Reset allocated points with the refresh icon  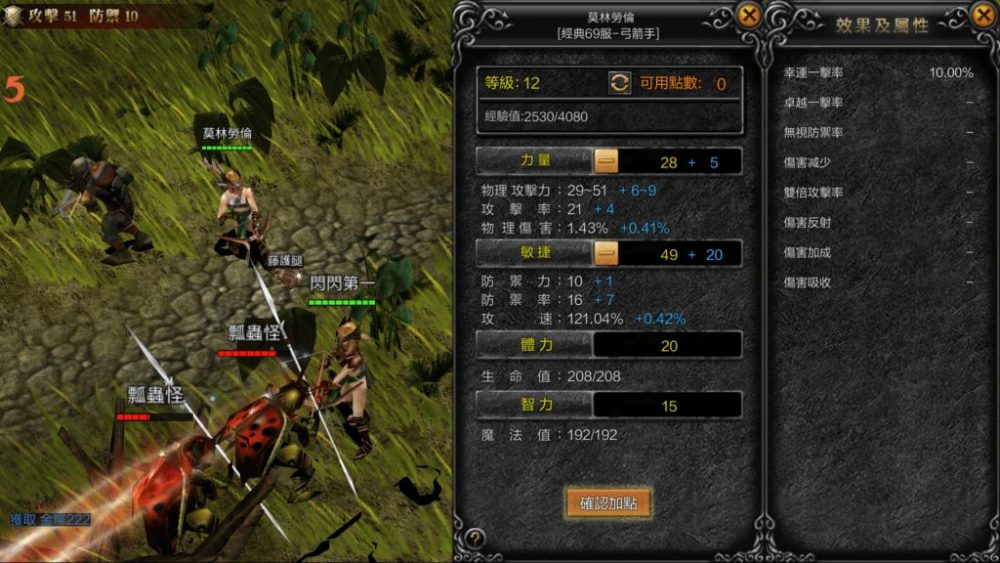620,83
